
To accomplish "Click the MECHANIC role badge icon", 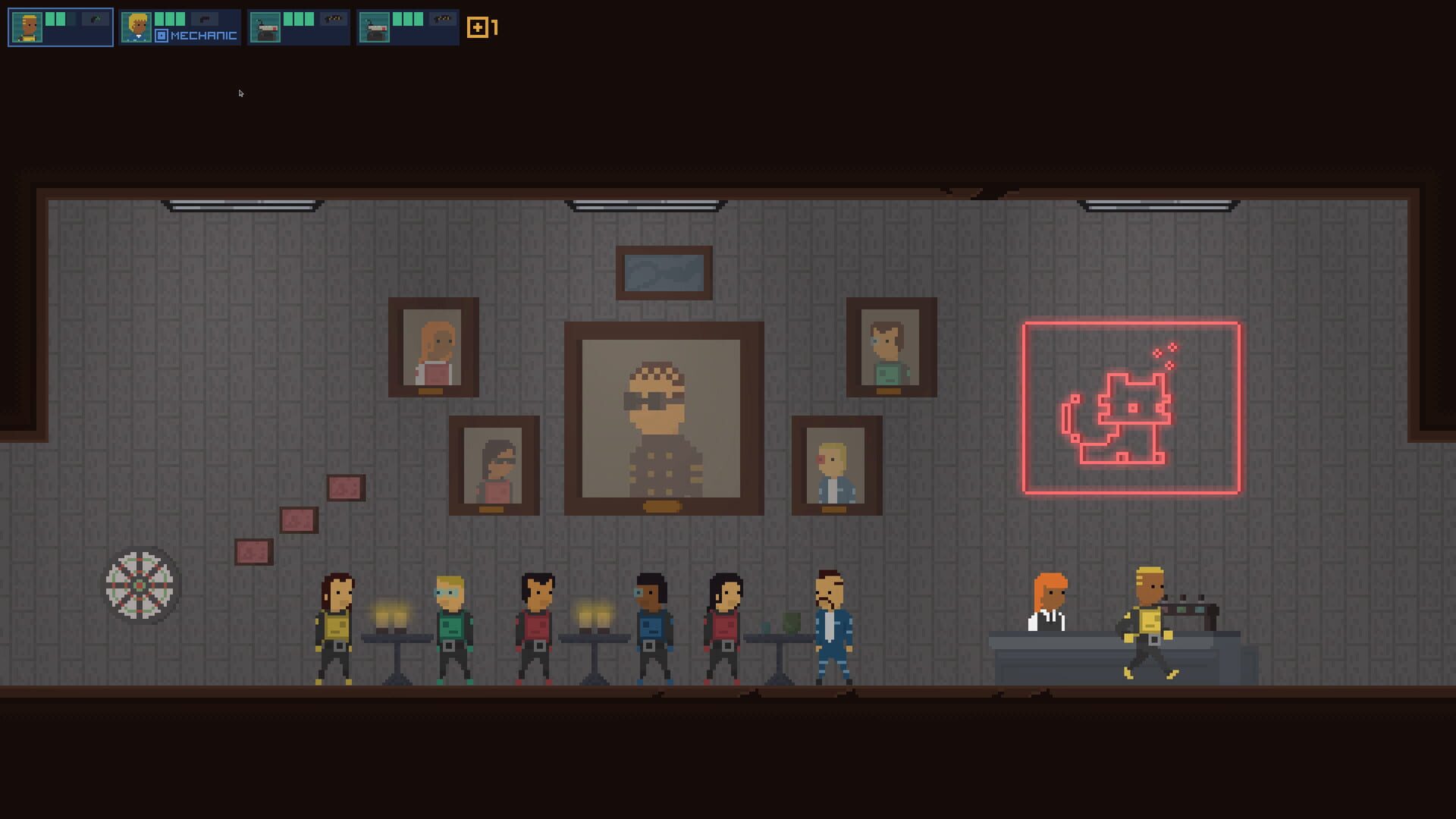I will tap(161, 34).
